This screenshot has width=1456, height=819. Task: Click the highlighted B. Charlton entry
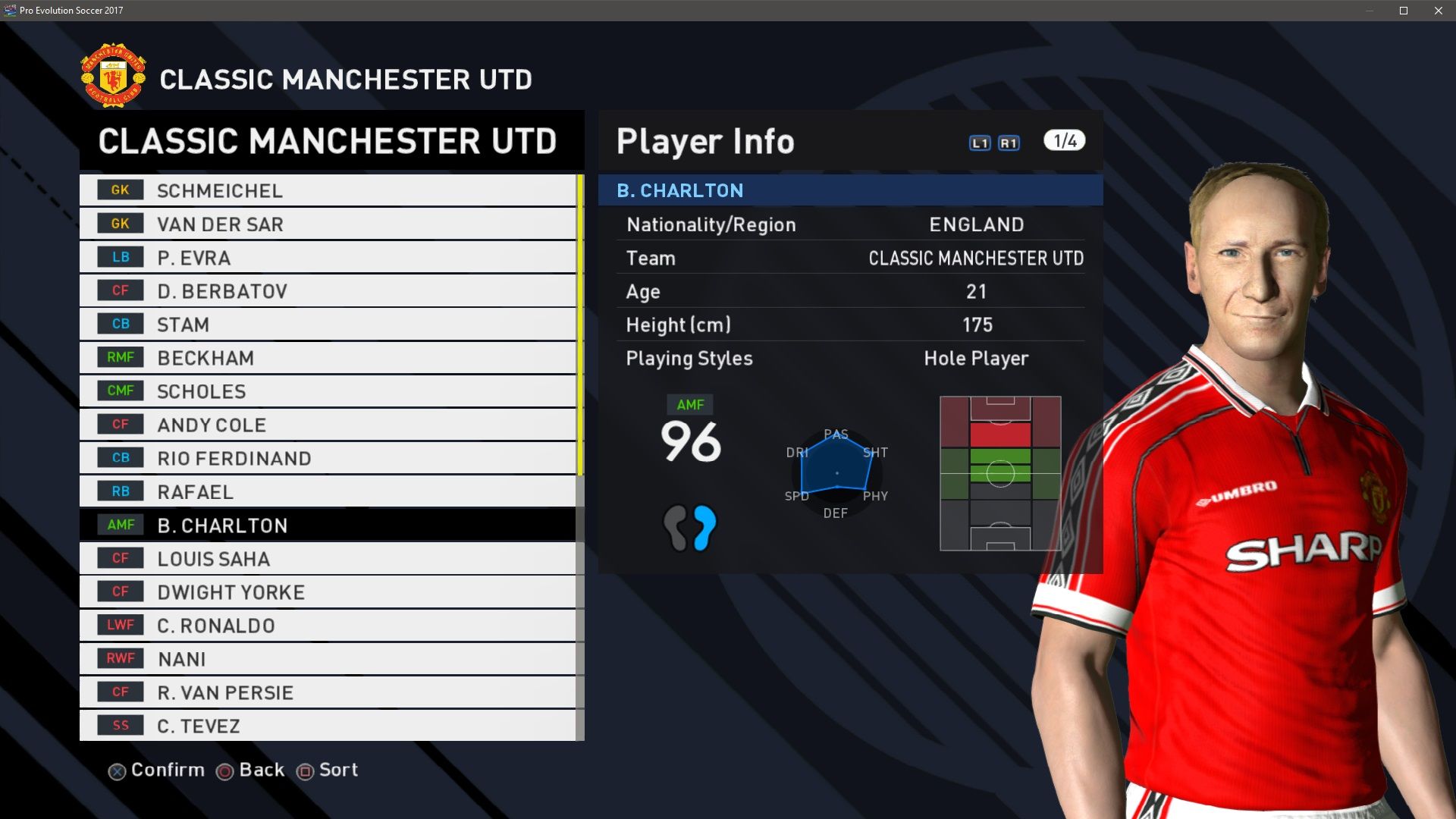pyautogui.click(x=327, y=525)
